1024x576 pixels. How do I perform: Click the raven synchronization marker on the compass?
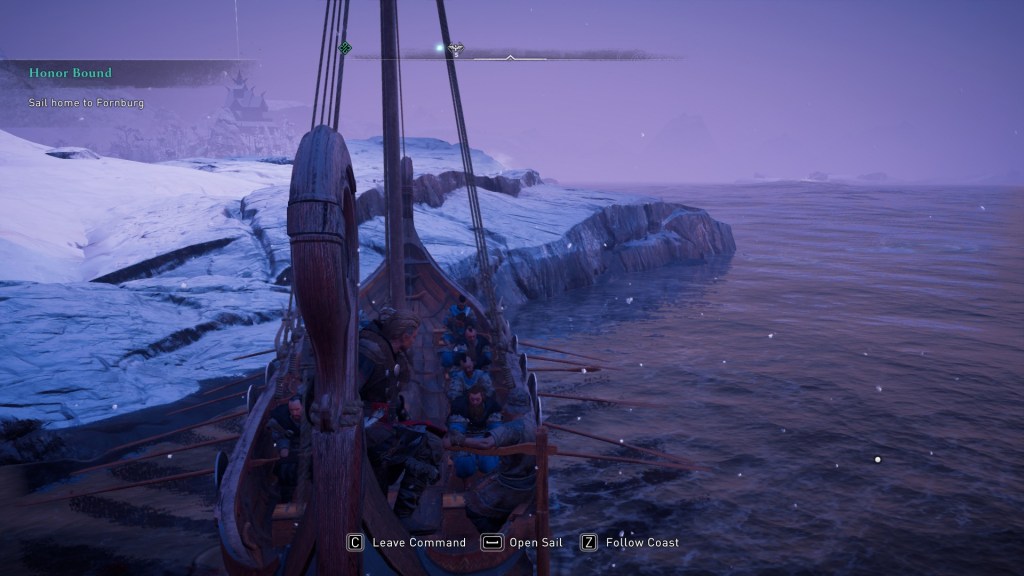pyautogui.click(x=454, y=48)
